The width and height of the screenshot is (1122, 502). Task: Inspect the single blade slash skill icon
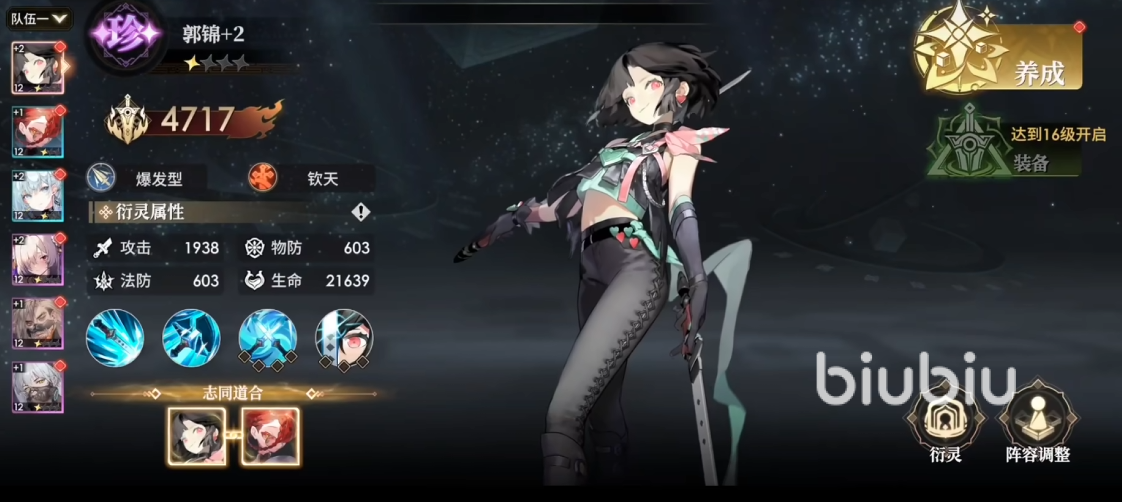(115, 338)
